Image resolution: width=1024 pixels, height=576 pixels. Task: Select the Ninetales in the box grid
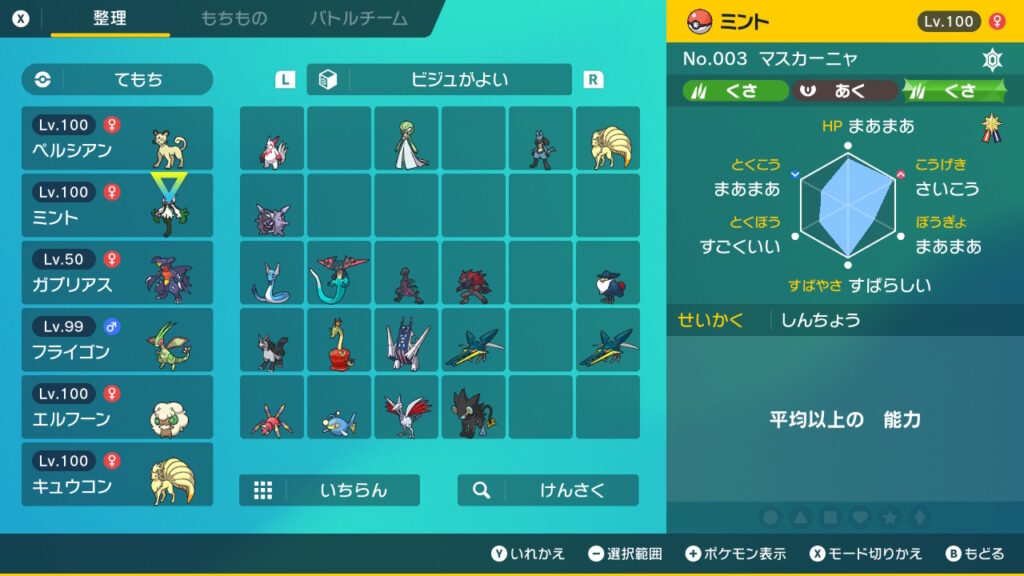[608, 138]
